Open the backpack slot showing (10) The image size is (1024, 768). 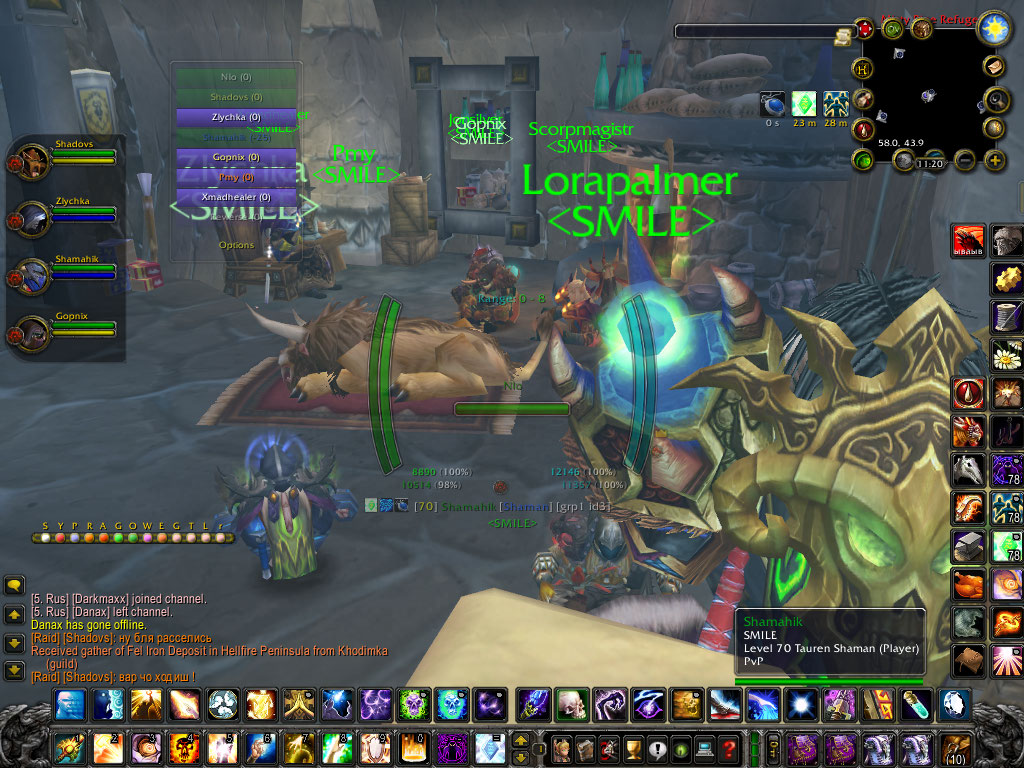tap(955, 748)
